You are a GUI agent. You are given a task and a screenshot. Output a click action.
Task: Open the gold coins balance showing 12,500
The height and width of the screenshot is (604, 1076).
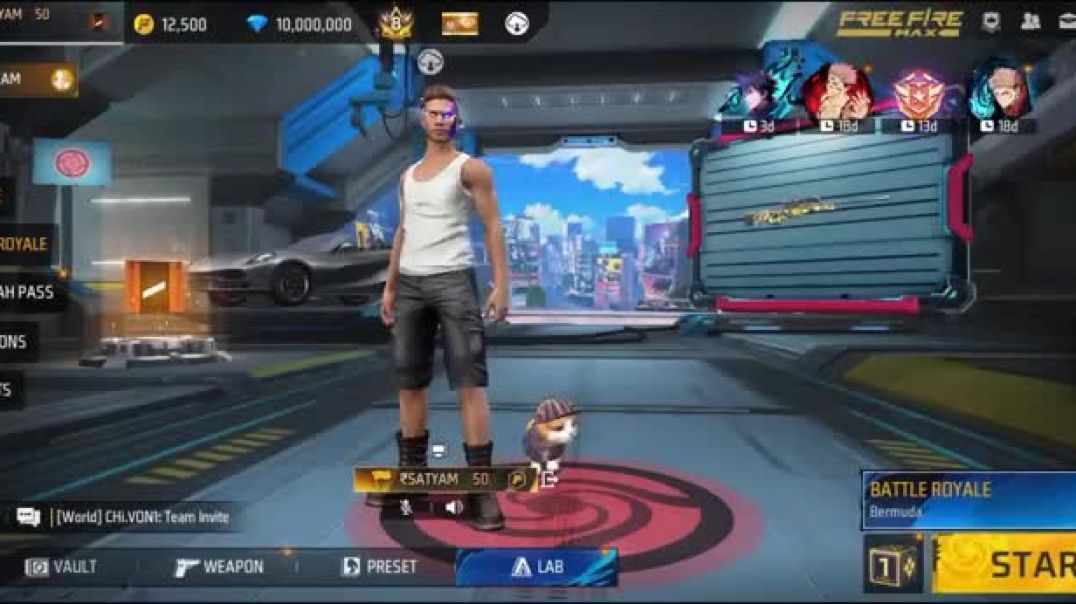pos(171,24)
